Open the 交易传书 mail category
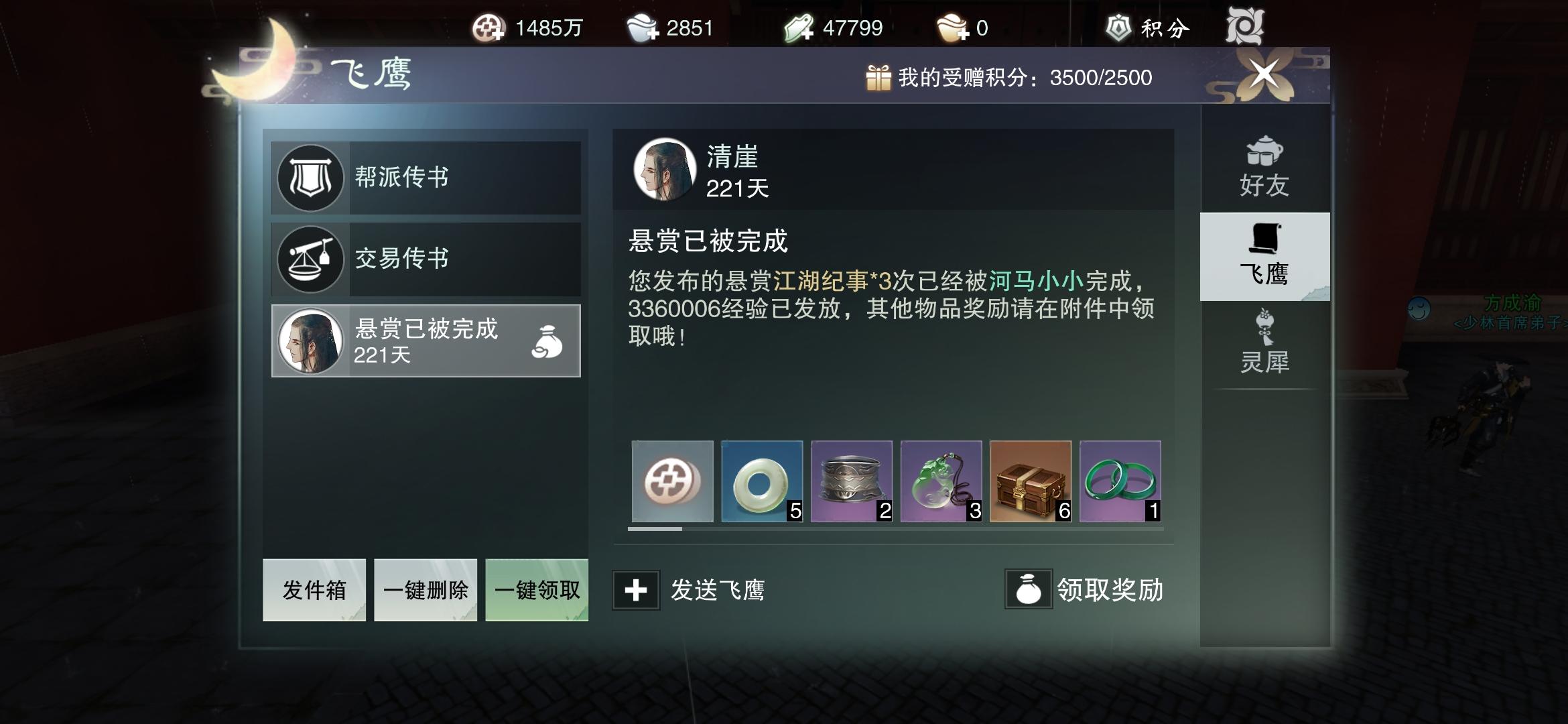The width and height of the screenshot is (1568, 724). pyautogui.click(x=424, y=260)
